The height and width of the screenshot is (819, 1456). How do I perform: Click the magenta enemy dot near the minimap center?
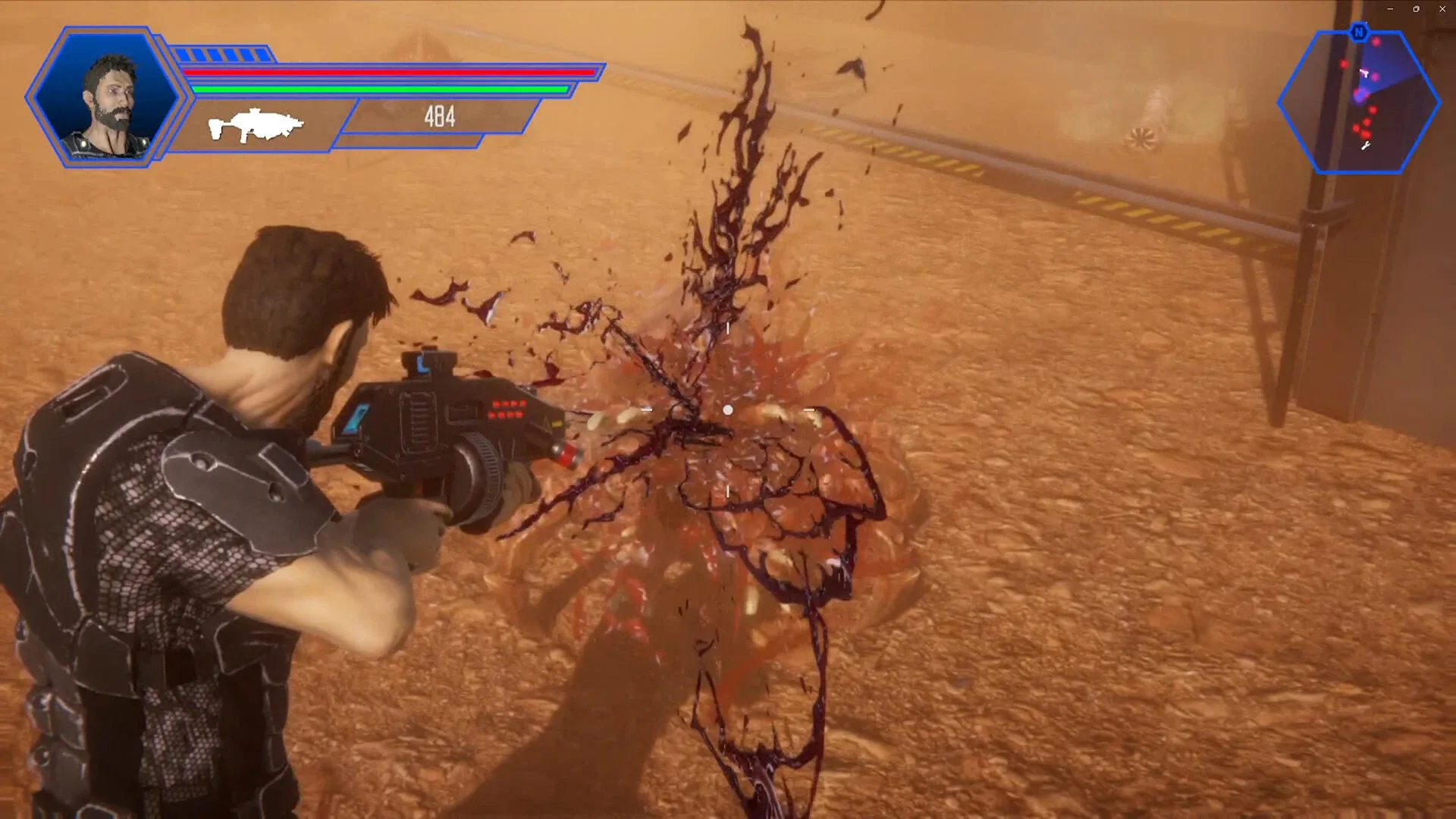pyautogui.click(x=1375, y=77)
